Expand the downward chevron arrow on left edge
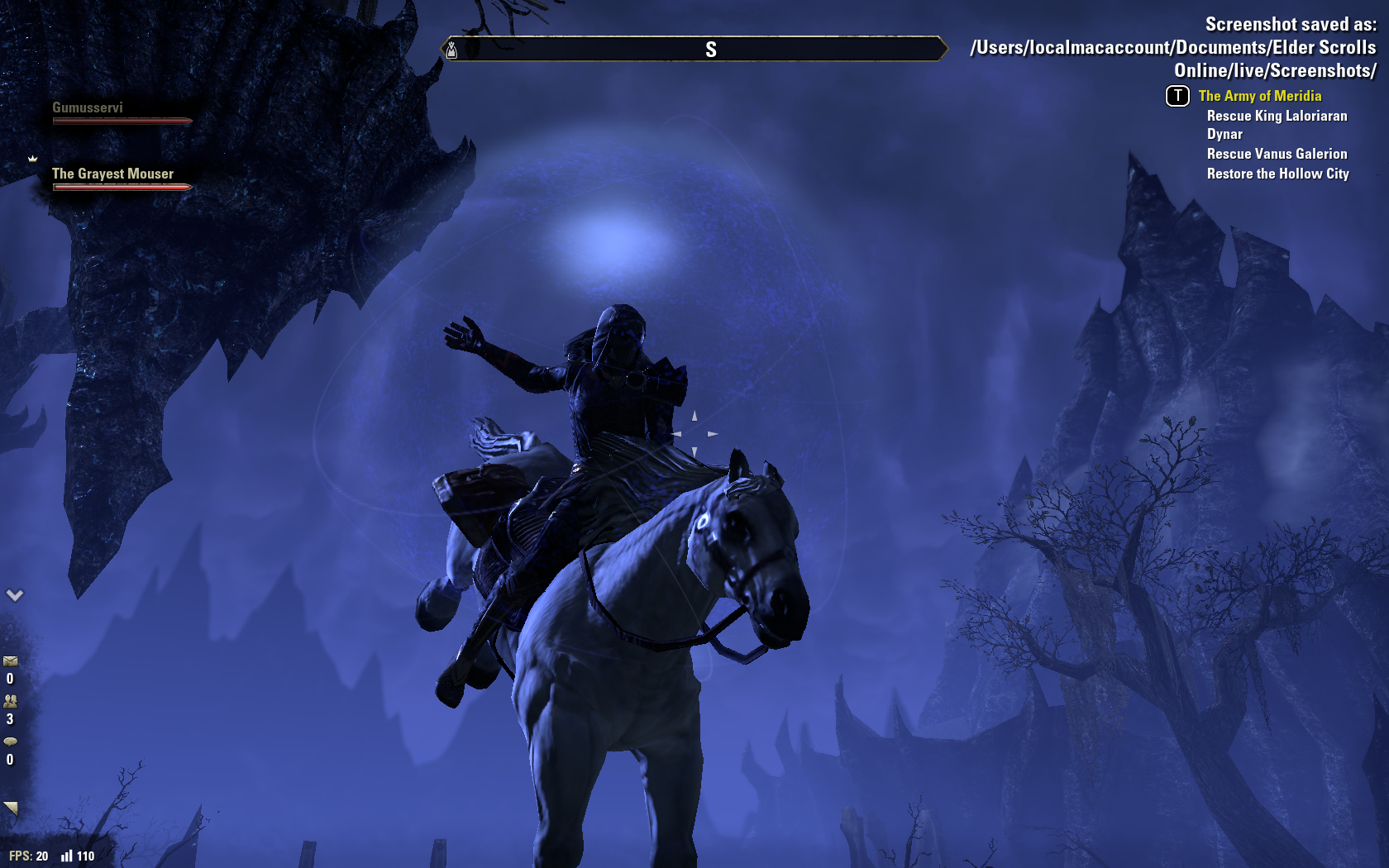 coord(15,594)
